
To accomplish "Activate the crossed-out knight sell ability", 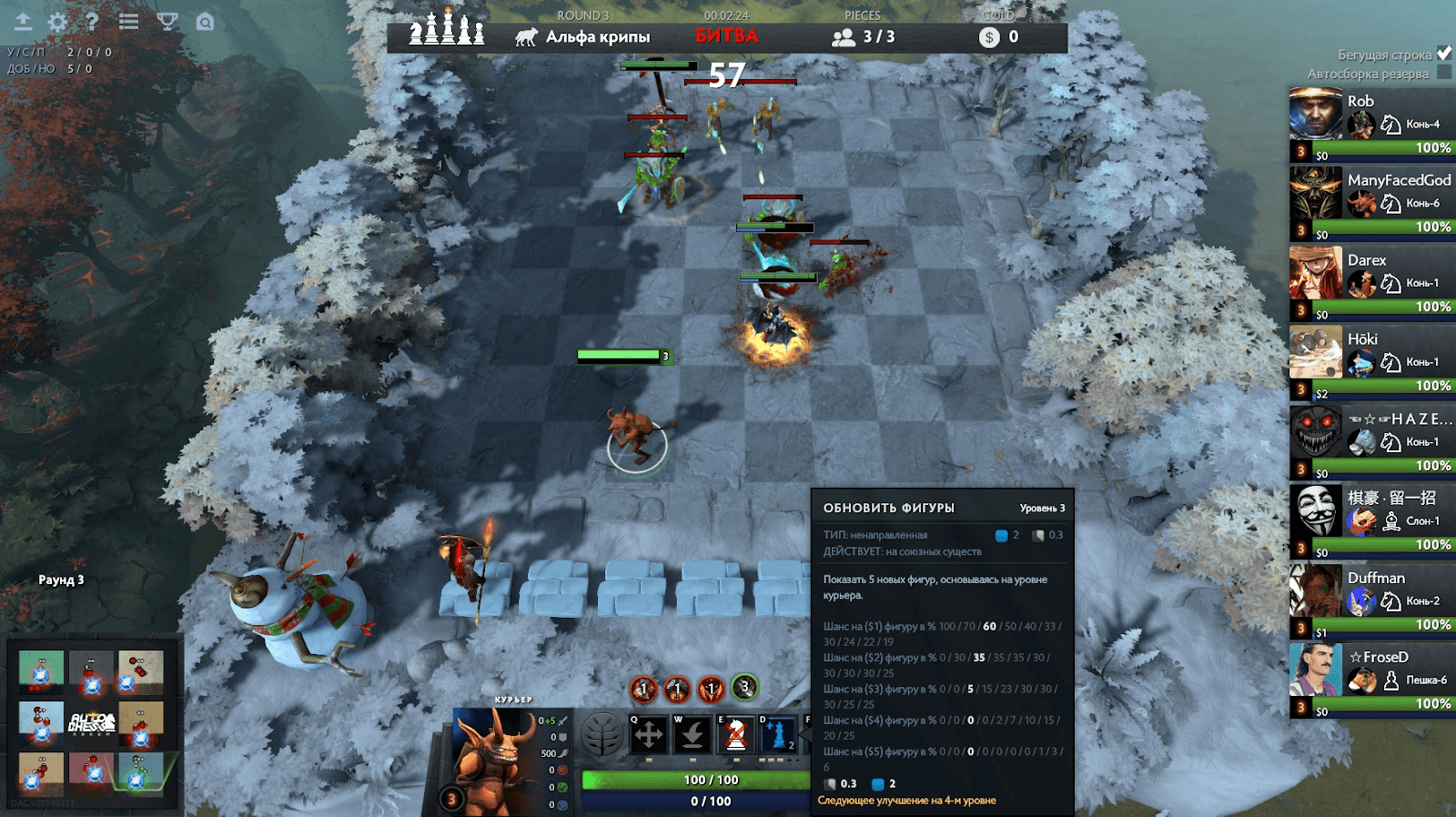I will pyautogui.click(x=736, y=735).
